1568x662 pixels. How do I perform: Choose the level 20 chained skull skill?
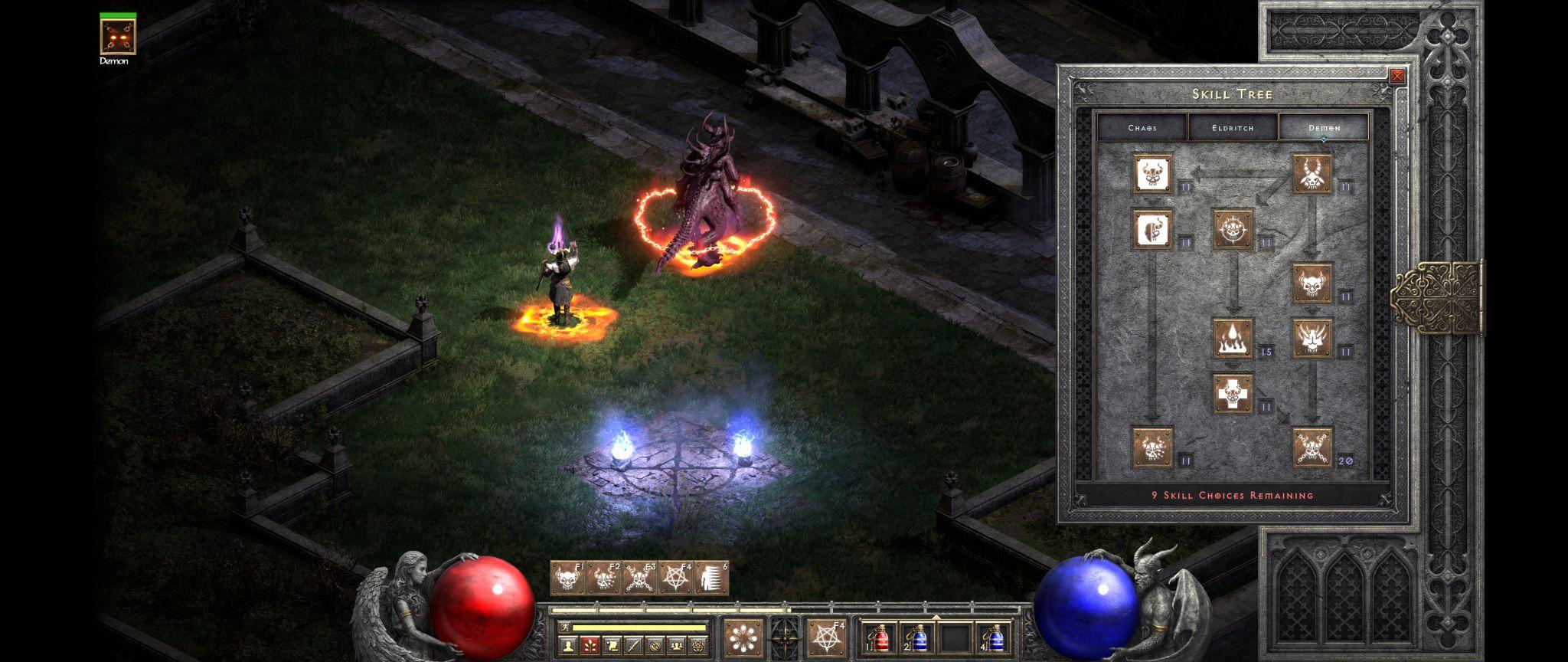(x=1312, y=447)
